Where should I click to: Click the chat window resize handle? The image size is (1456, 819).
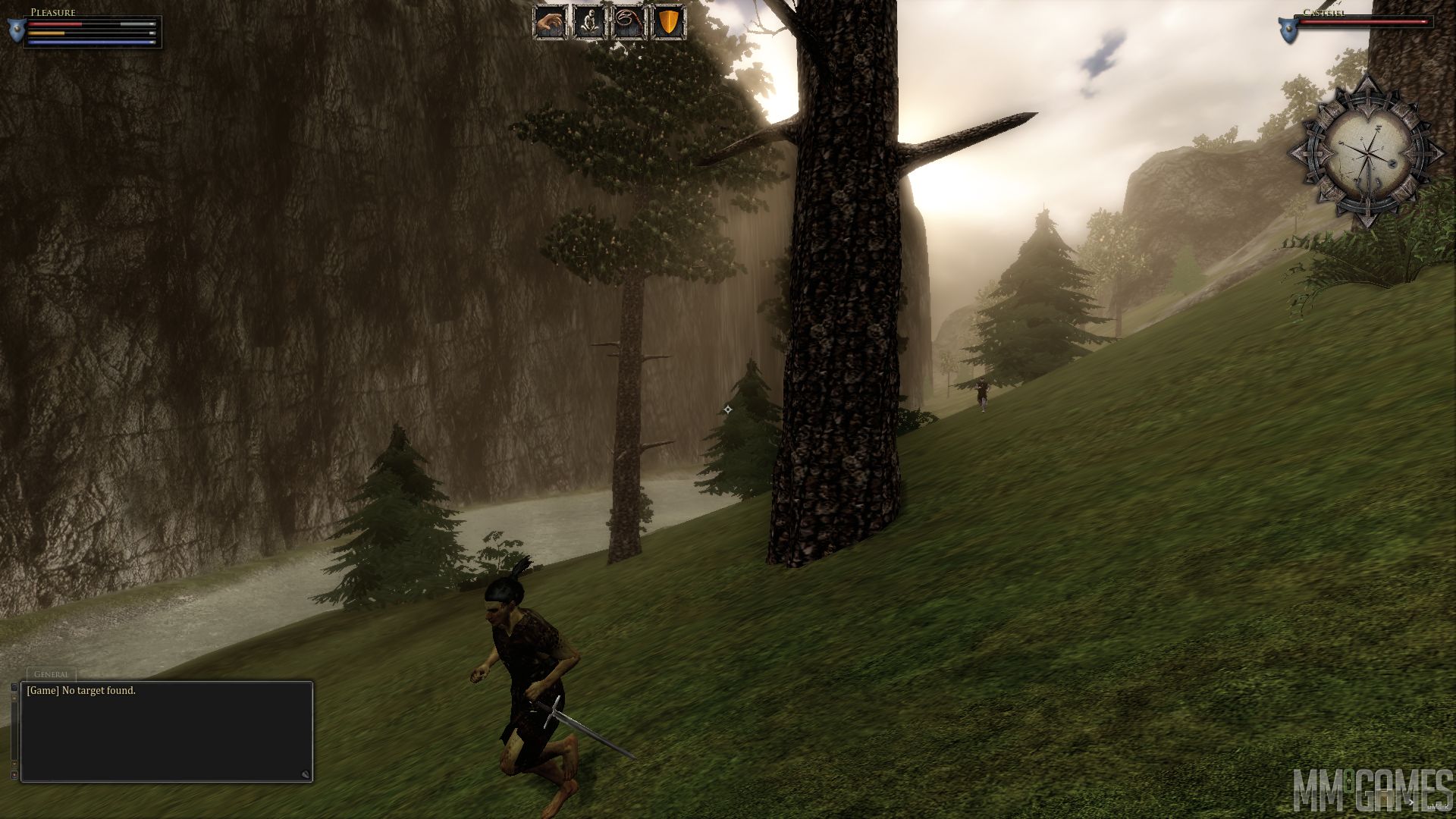[x=305, y=774]
